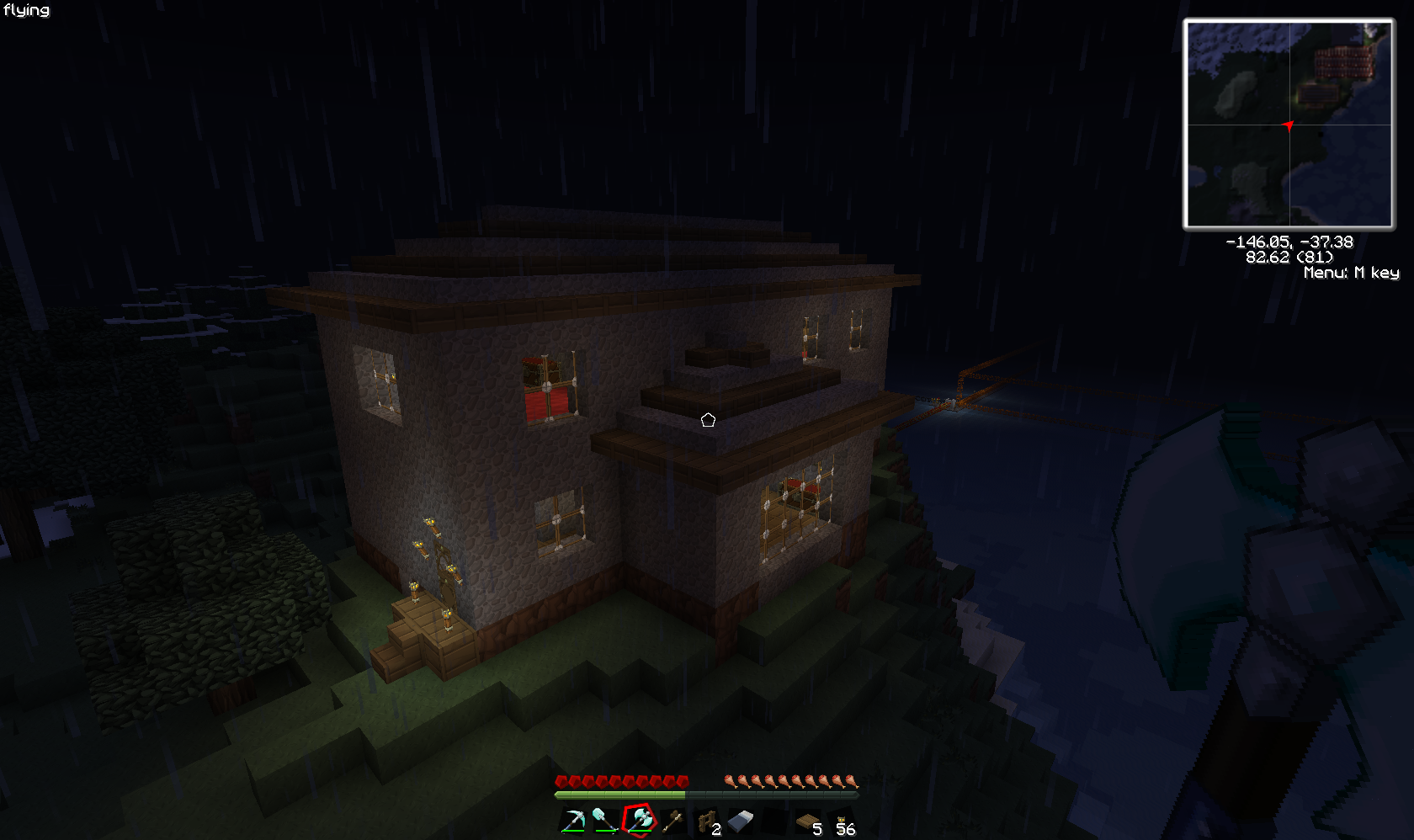
Task: Select the diamond shovel hotbar slot
Action: point(605,821)
